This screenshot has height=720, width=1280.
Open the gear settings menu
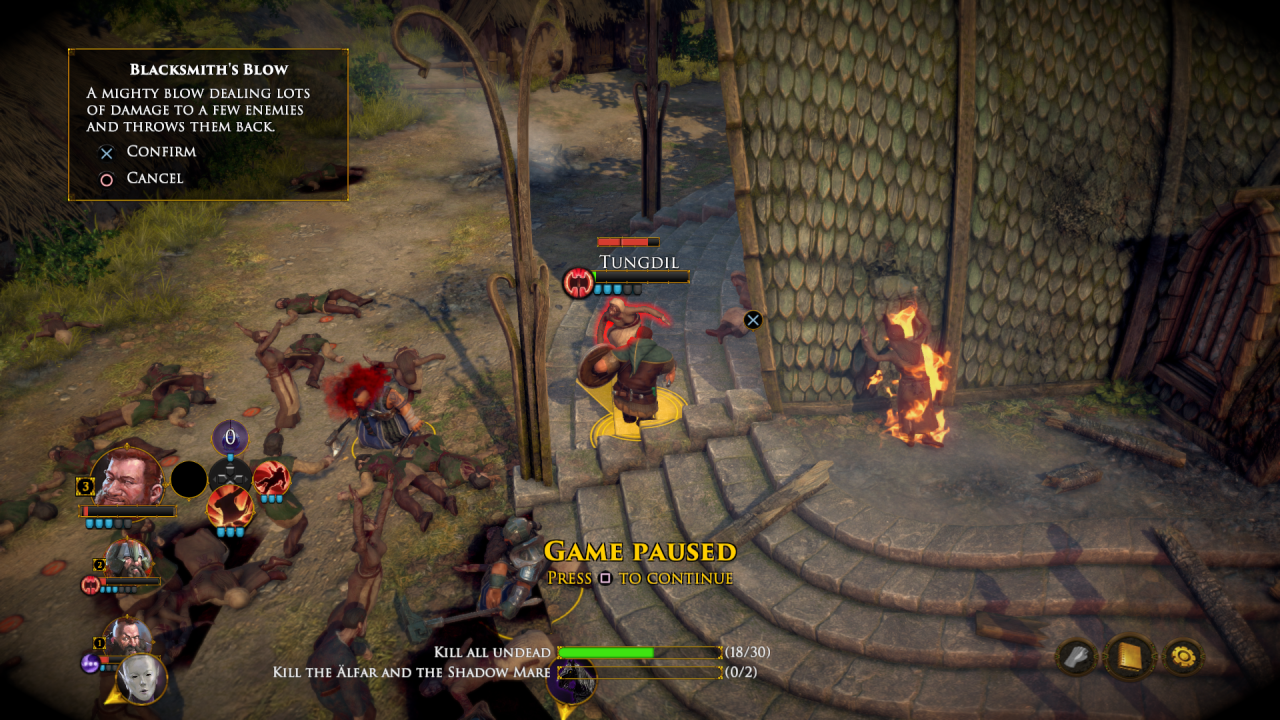[x=1182, y=657]
